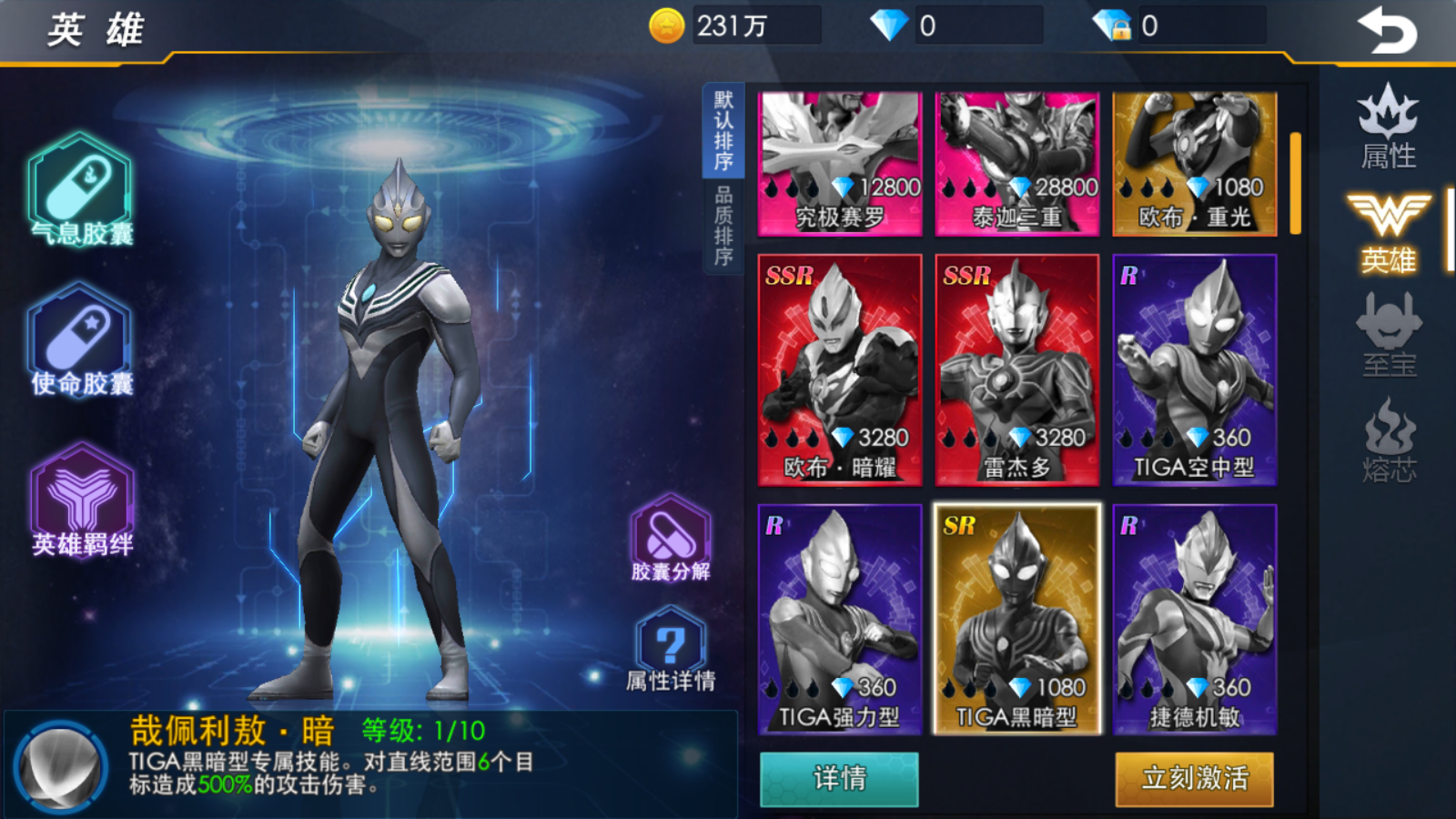Show 属性详情 attribute details
1456x819 pixels.
coord(671,650)
